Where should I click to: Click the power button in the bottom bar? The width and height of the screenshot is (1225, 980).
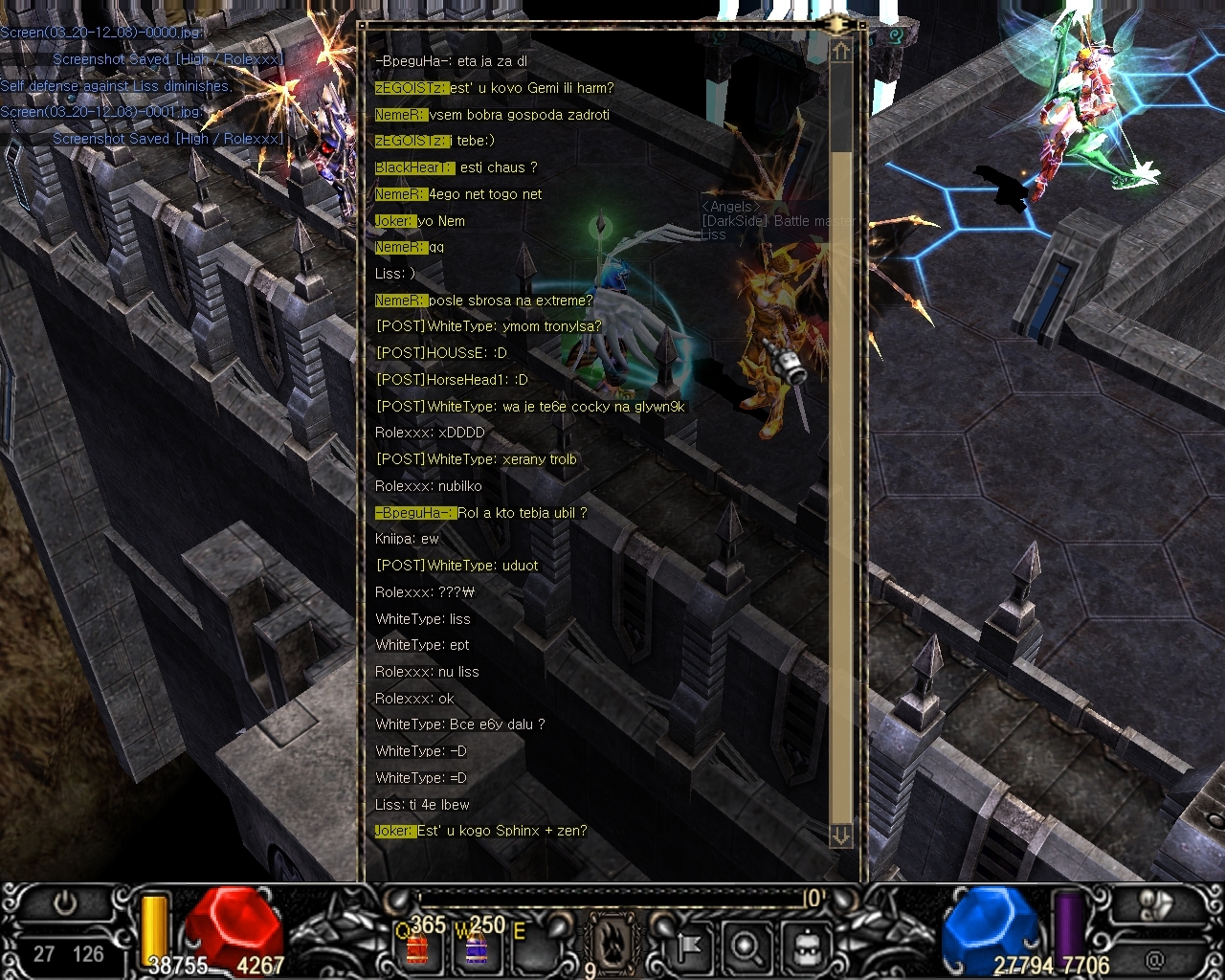pos(65,903)
